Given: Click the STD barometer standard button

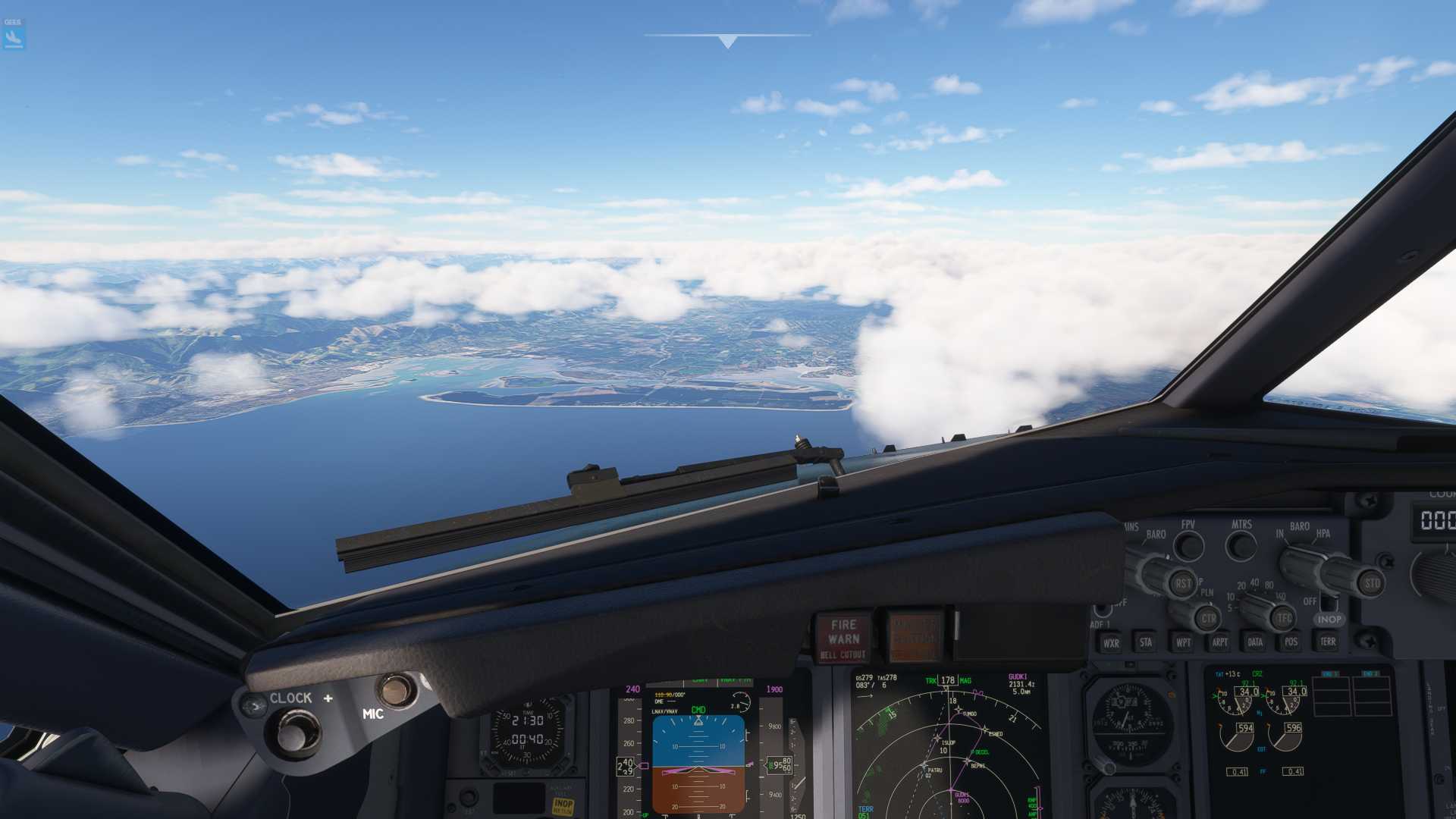Looking at the screenshot, I should click(1371, 583).
